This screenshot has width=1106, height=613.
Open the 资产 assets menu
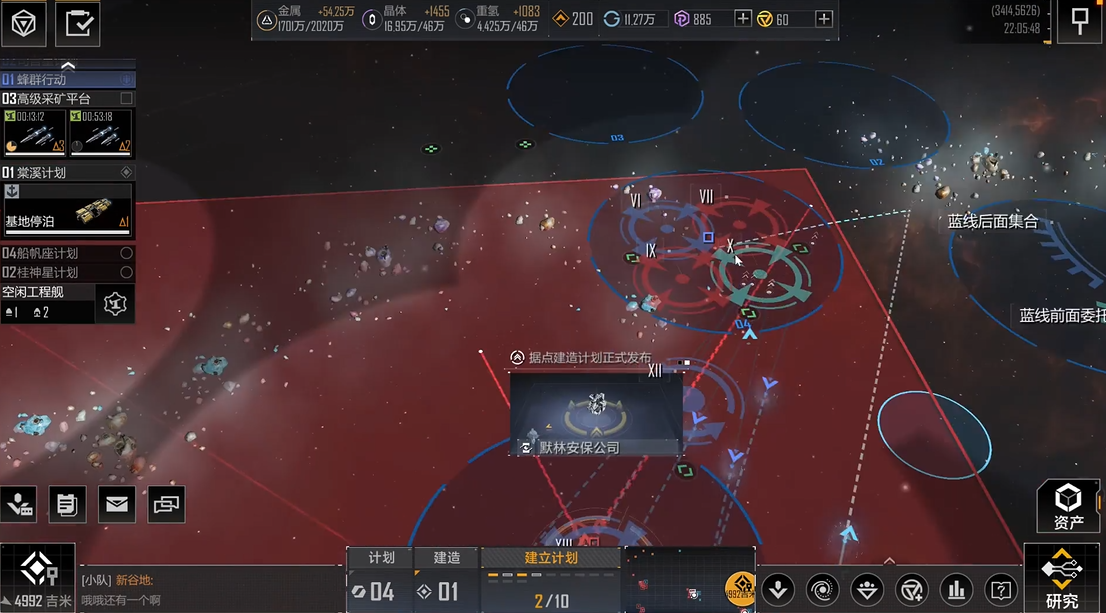click(1068, 506)
